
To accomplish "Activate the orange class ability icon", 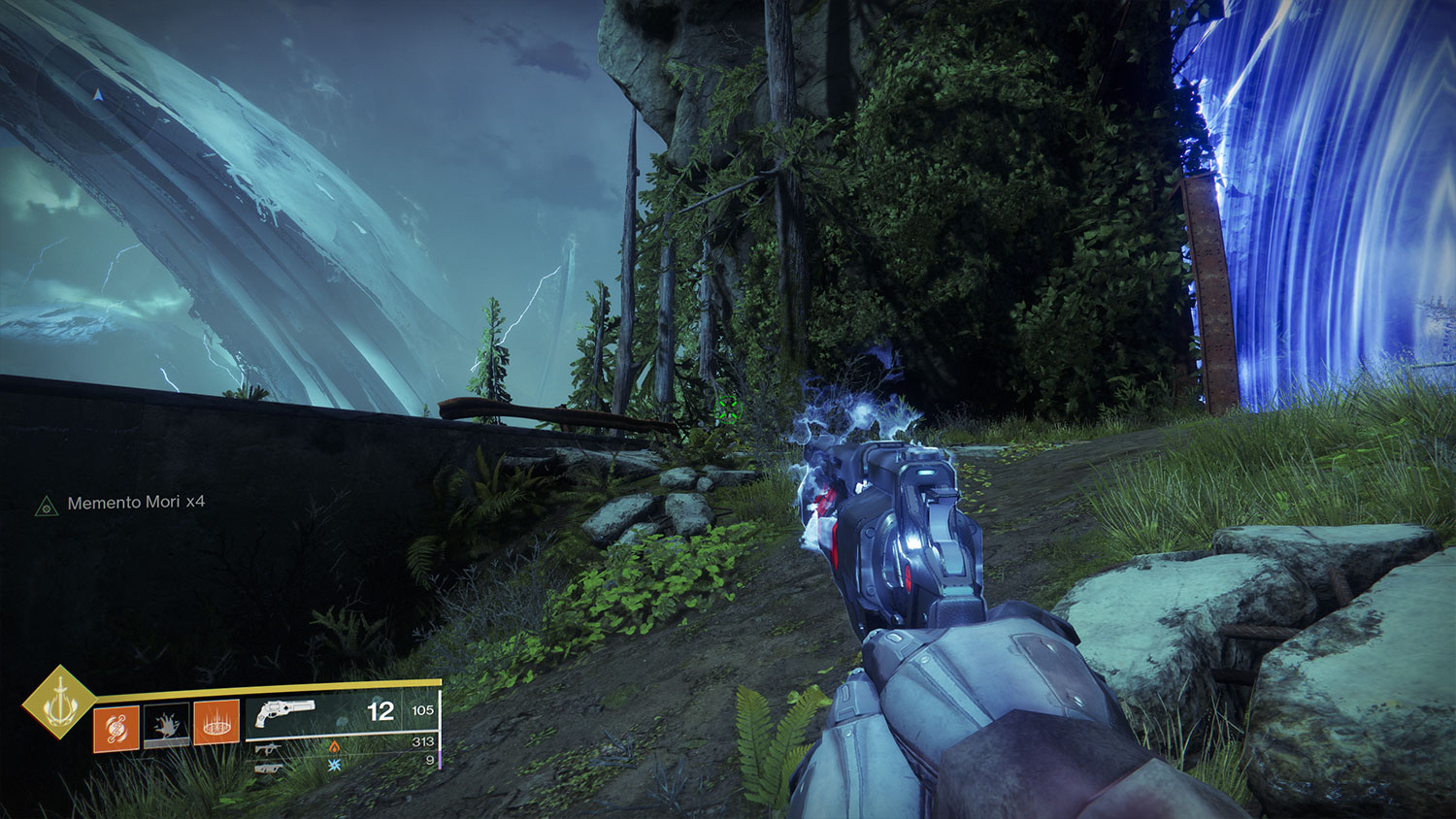I will click(x=216, y=724).
